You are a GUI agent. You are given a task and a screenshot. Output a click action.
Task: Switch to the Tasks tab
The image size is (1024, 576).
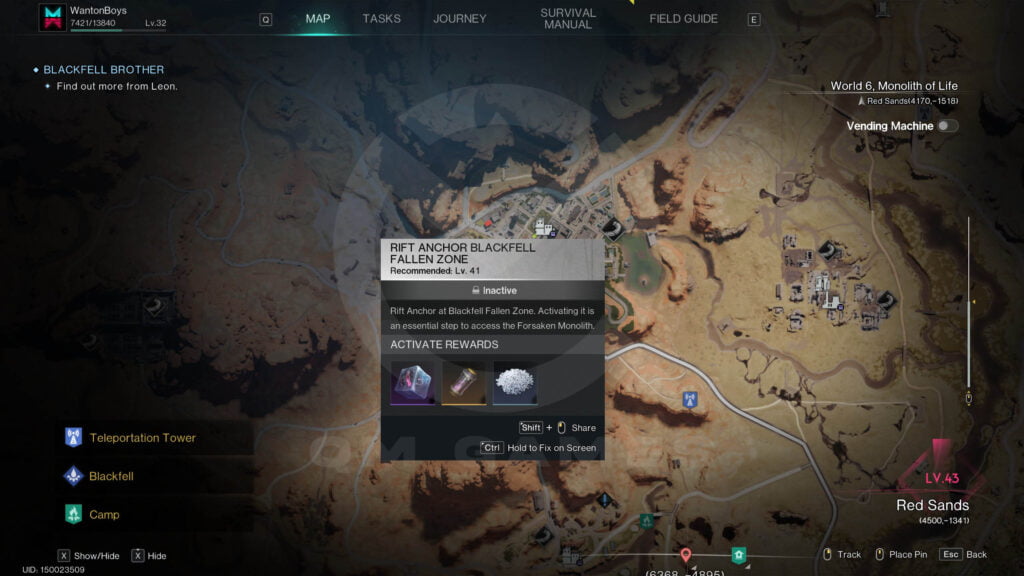[381, 19]
